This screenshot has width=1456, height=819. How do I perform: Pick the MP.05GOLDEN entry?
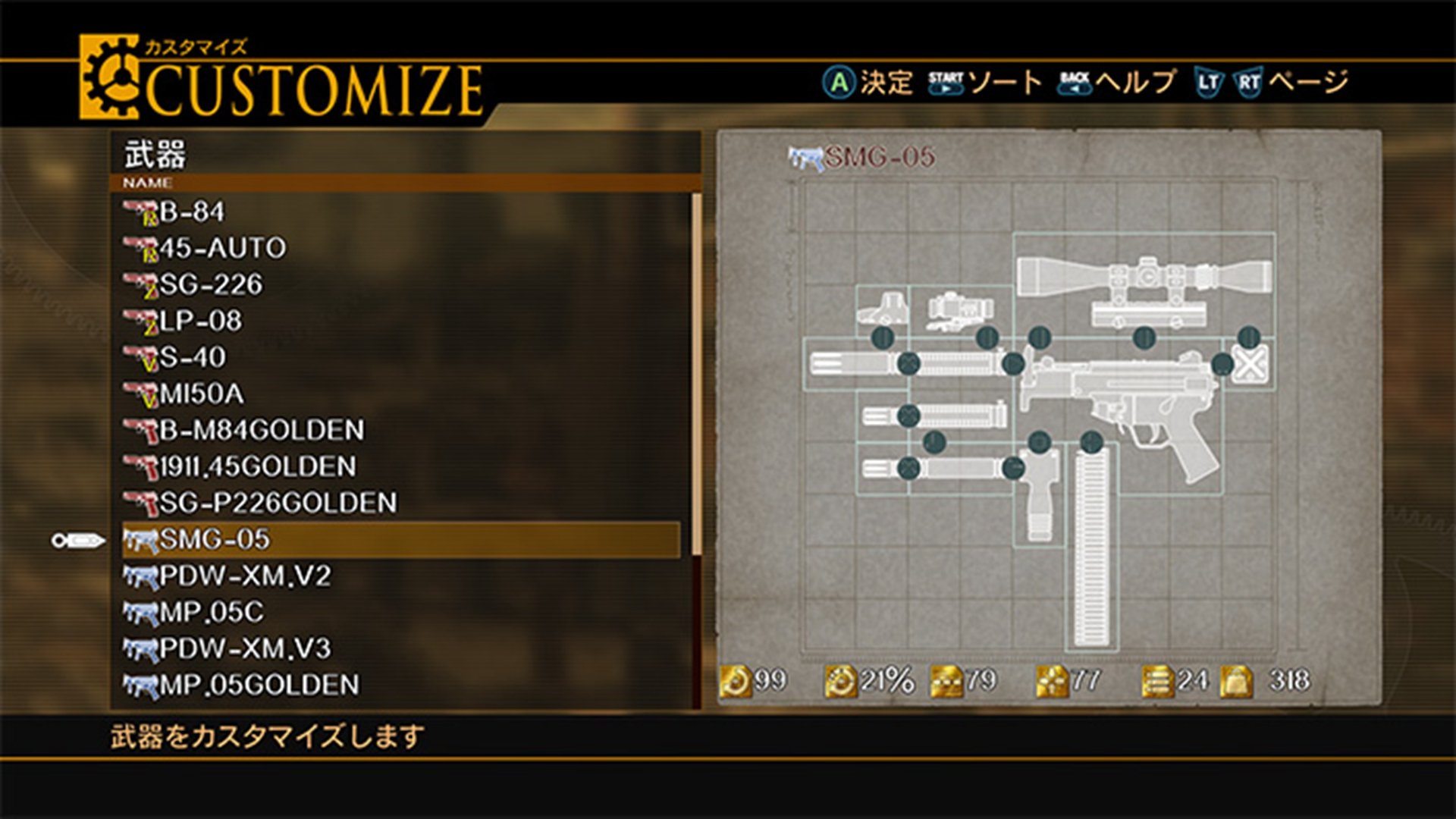pos(259,686)
